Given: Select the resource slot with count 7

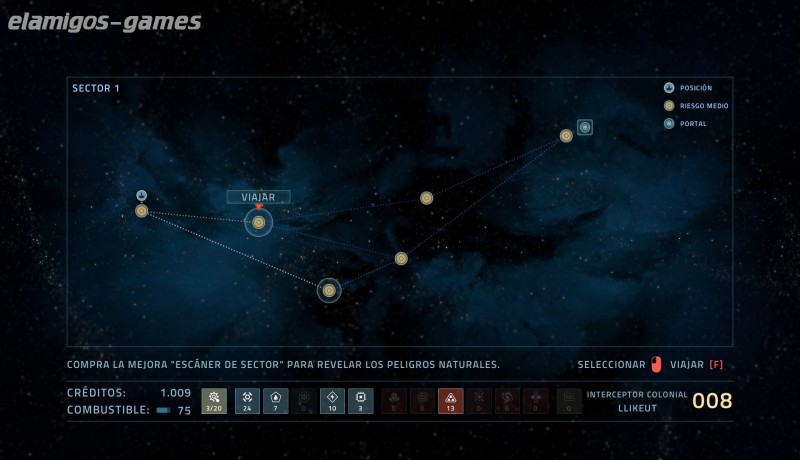Looking at the screenshot, I should click(275, 401).
